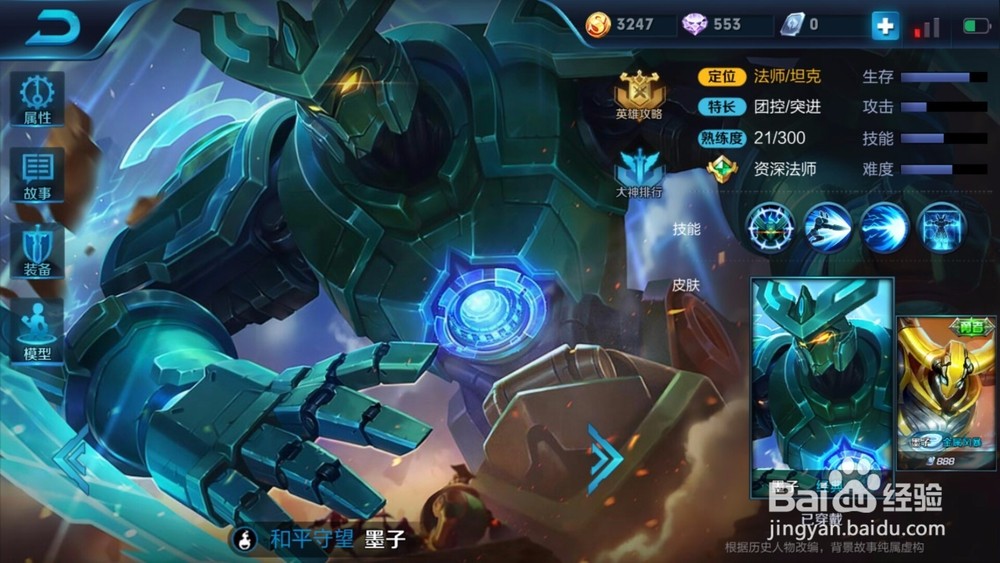Open the 装备 equipment tab
Image resolution: width=1000 pixels, height=563 pixels.
38,252
